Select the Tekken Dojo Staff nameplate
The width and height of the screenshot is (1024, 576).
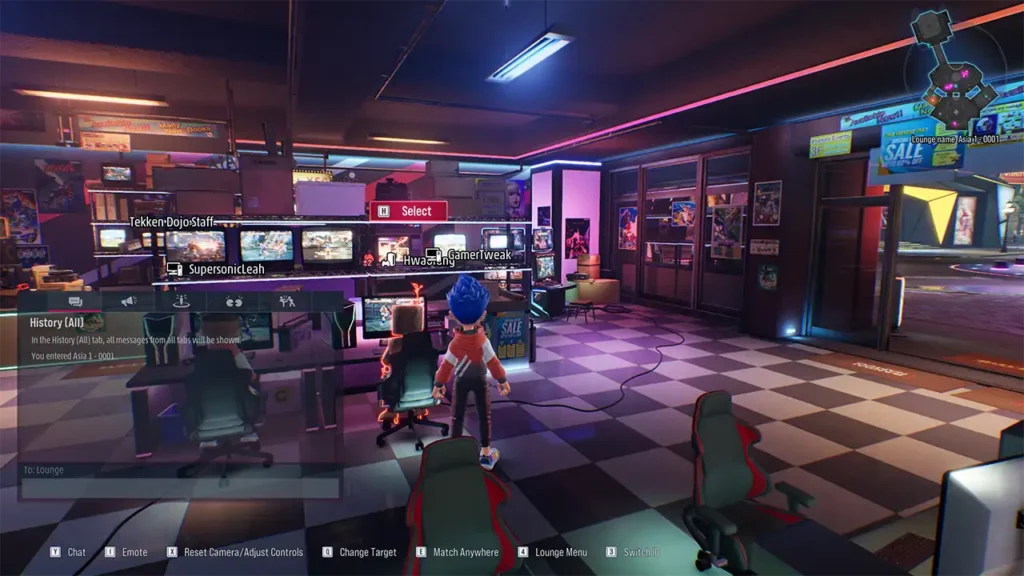point(171,222)
